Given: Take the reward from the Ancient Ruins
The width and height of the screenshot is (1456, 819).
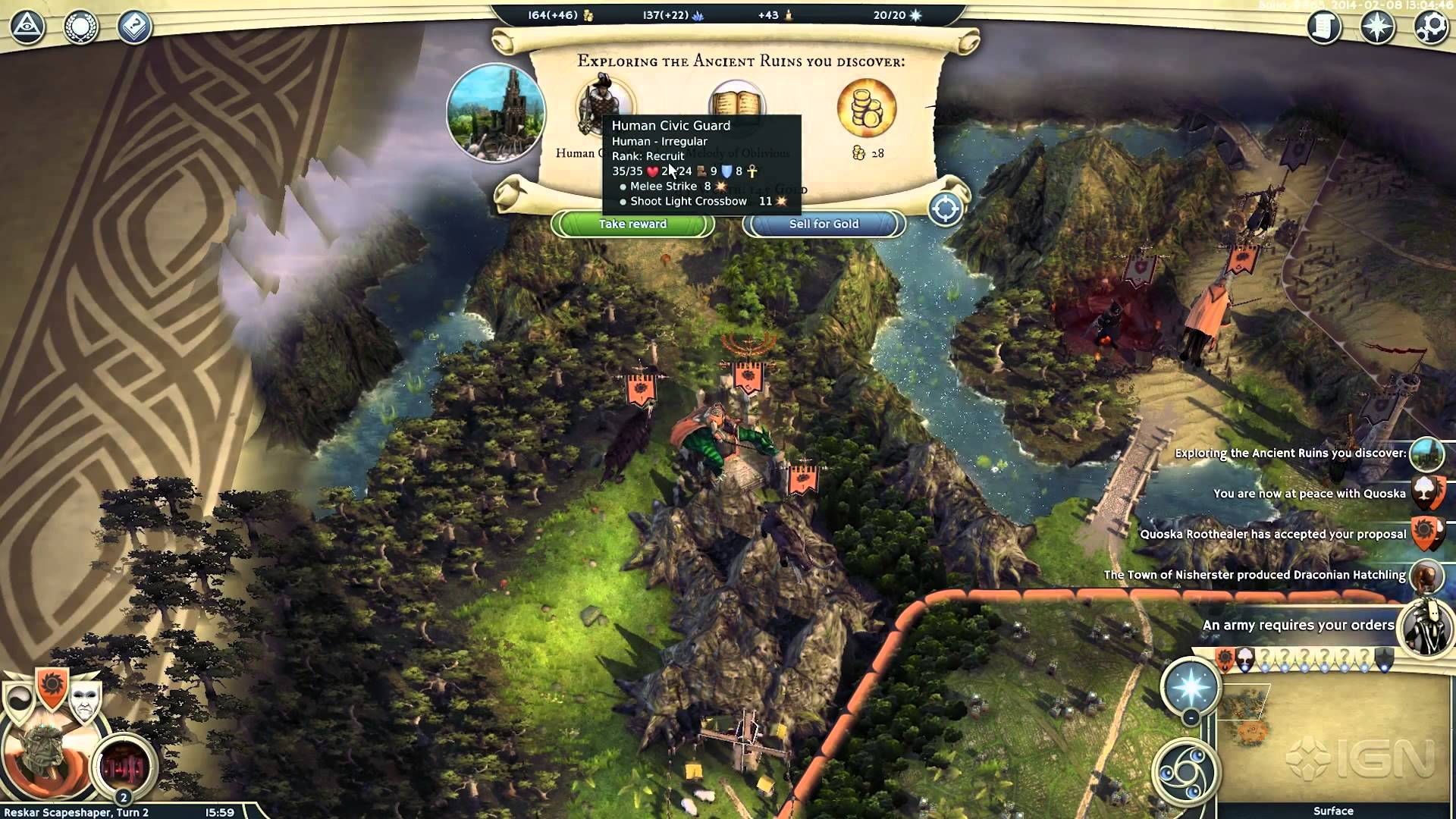Looking at the screenshot, I should pos(632,224).
